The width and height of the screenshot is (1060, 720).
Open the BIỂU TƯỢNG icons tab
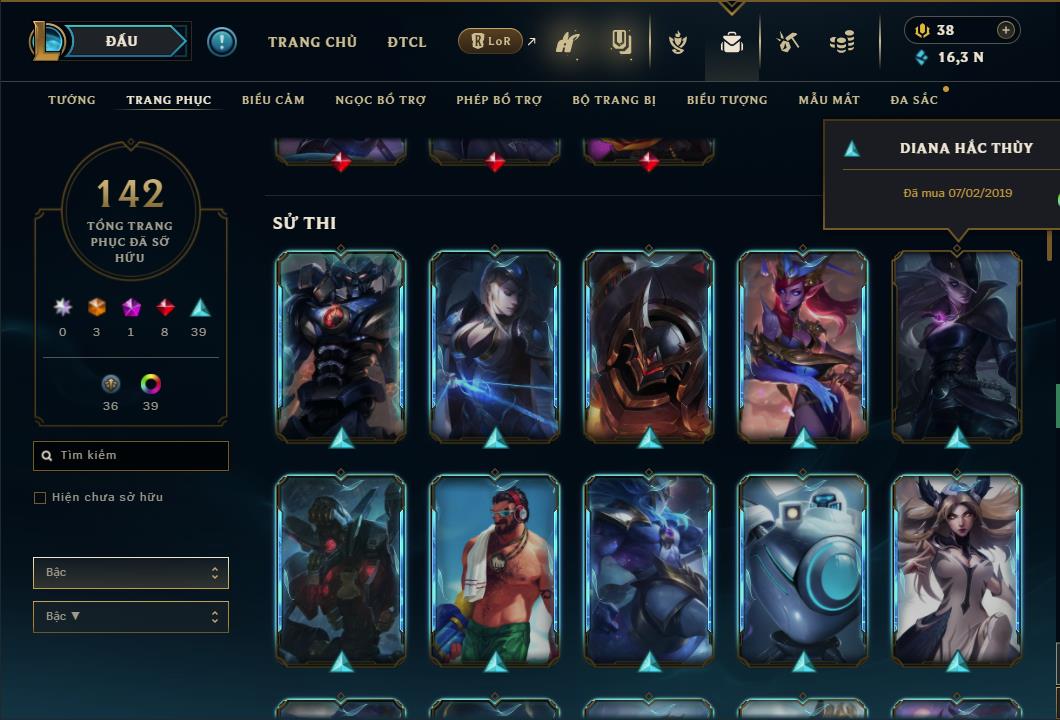click(x=727, y=100)
